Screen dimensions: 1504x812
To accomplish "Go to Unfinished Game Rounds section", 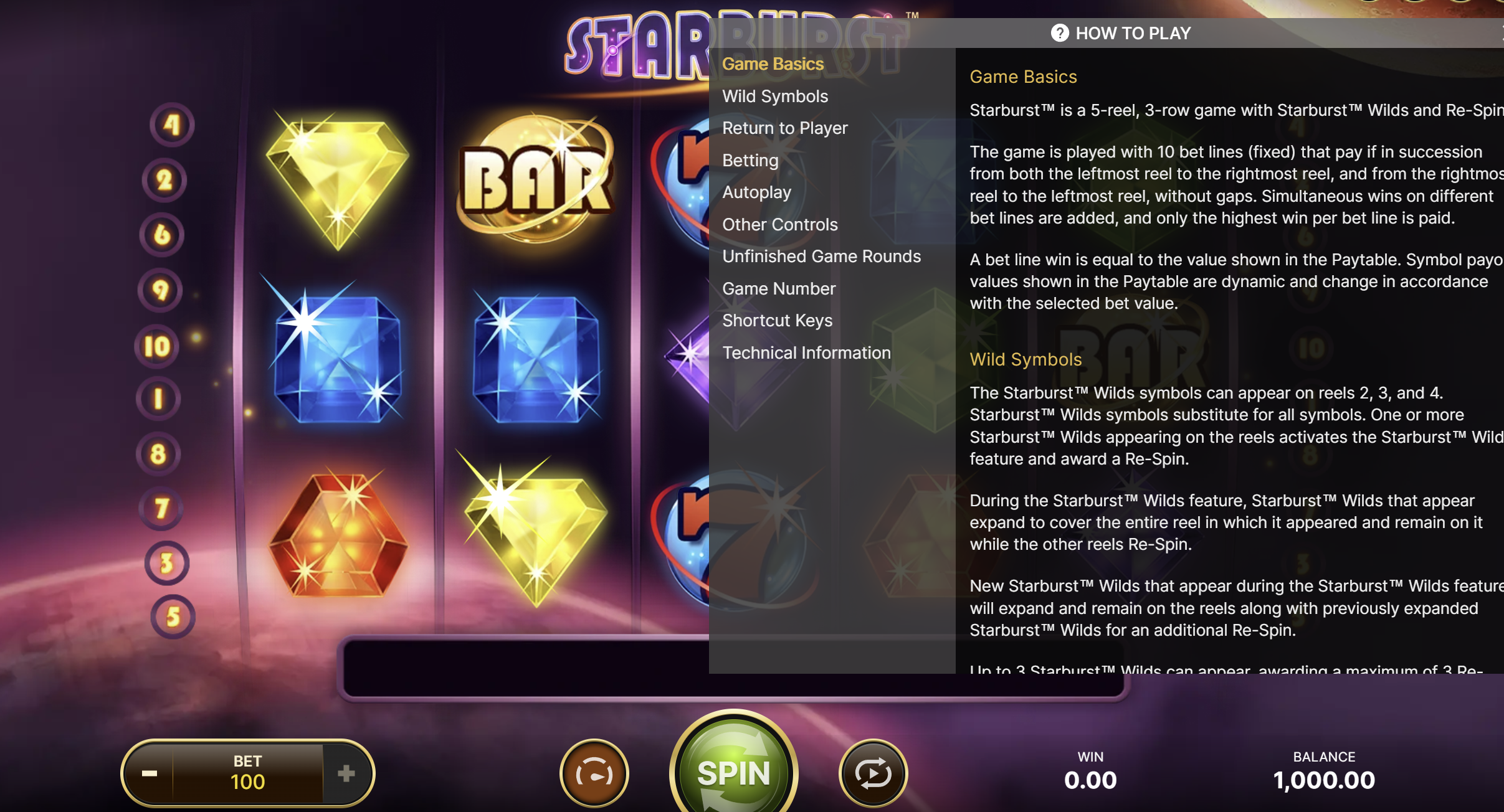I will click(821, 257).
